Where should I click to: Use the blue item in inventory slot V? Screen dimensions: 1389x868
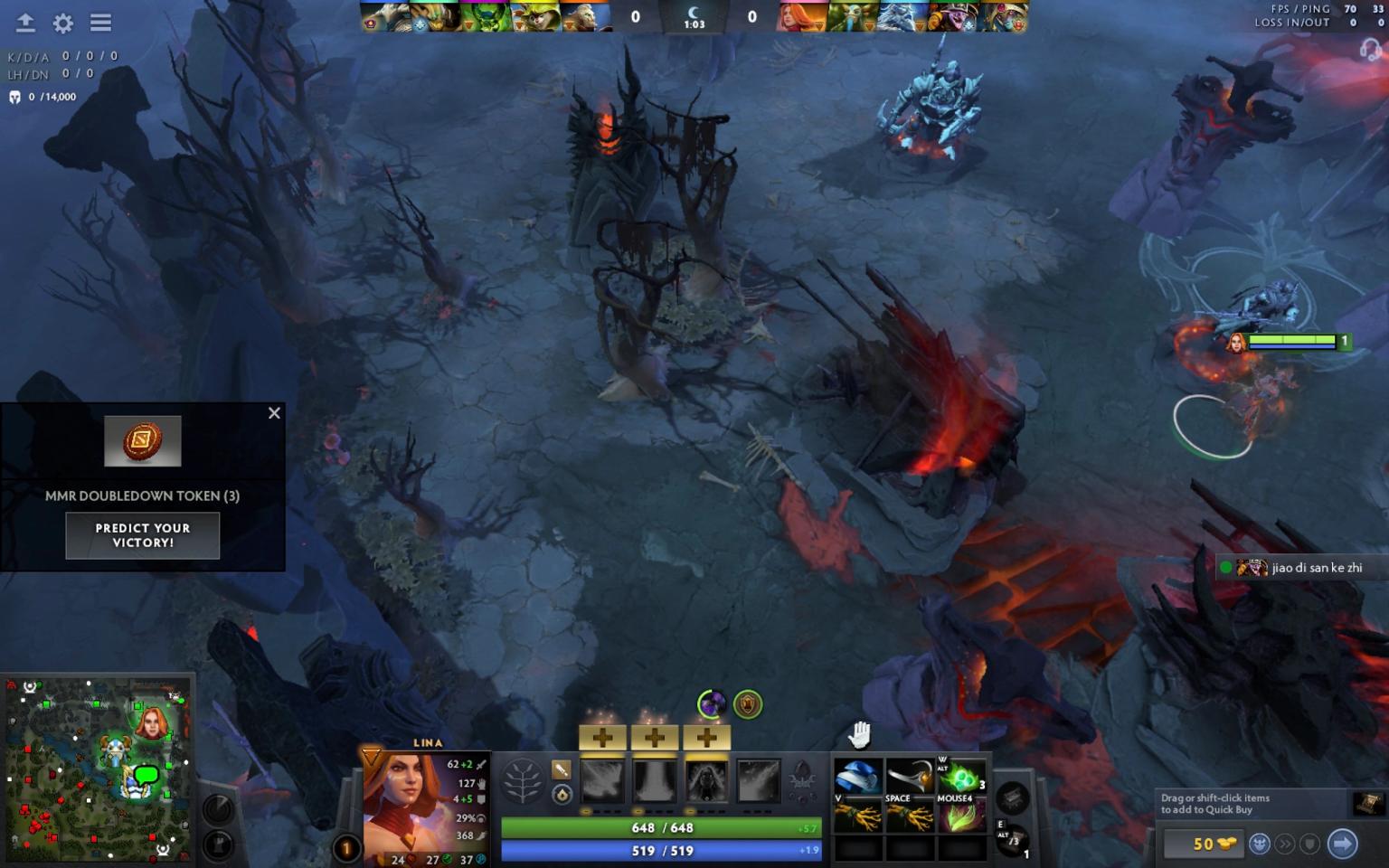[x=858, y=775]
